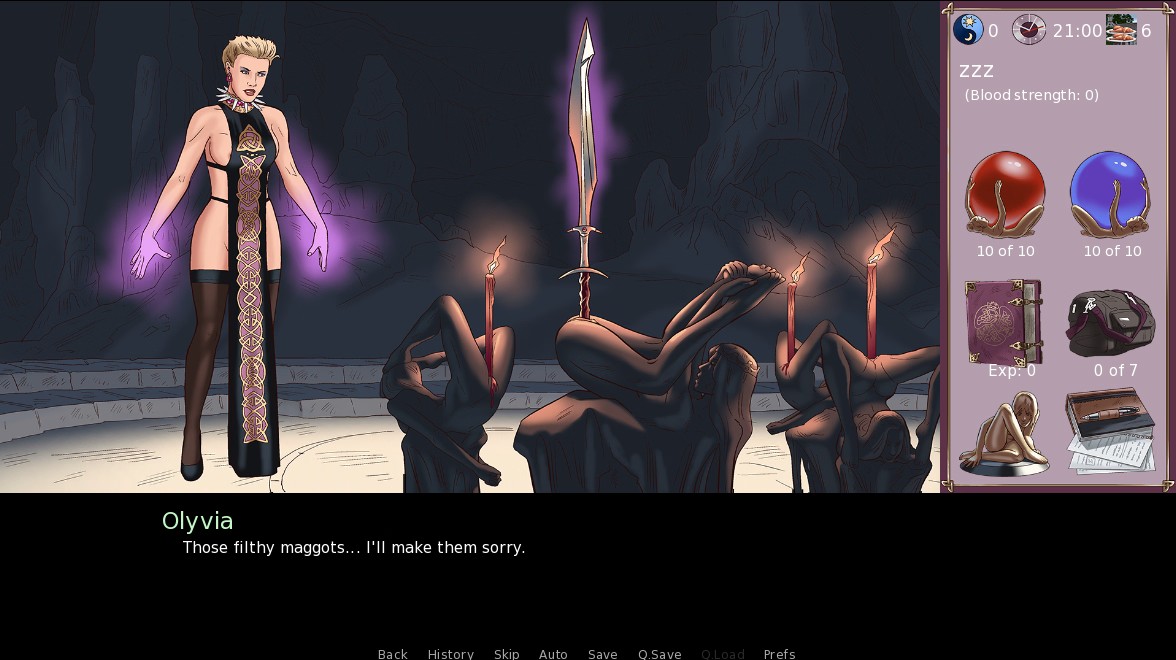Click the red orb icon
The height and width of the screenshot is (660, 1176).
tap(1005, 195)
